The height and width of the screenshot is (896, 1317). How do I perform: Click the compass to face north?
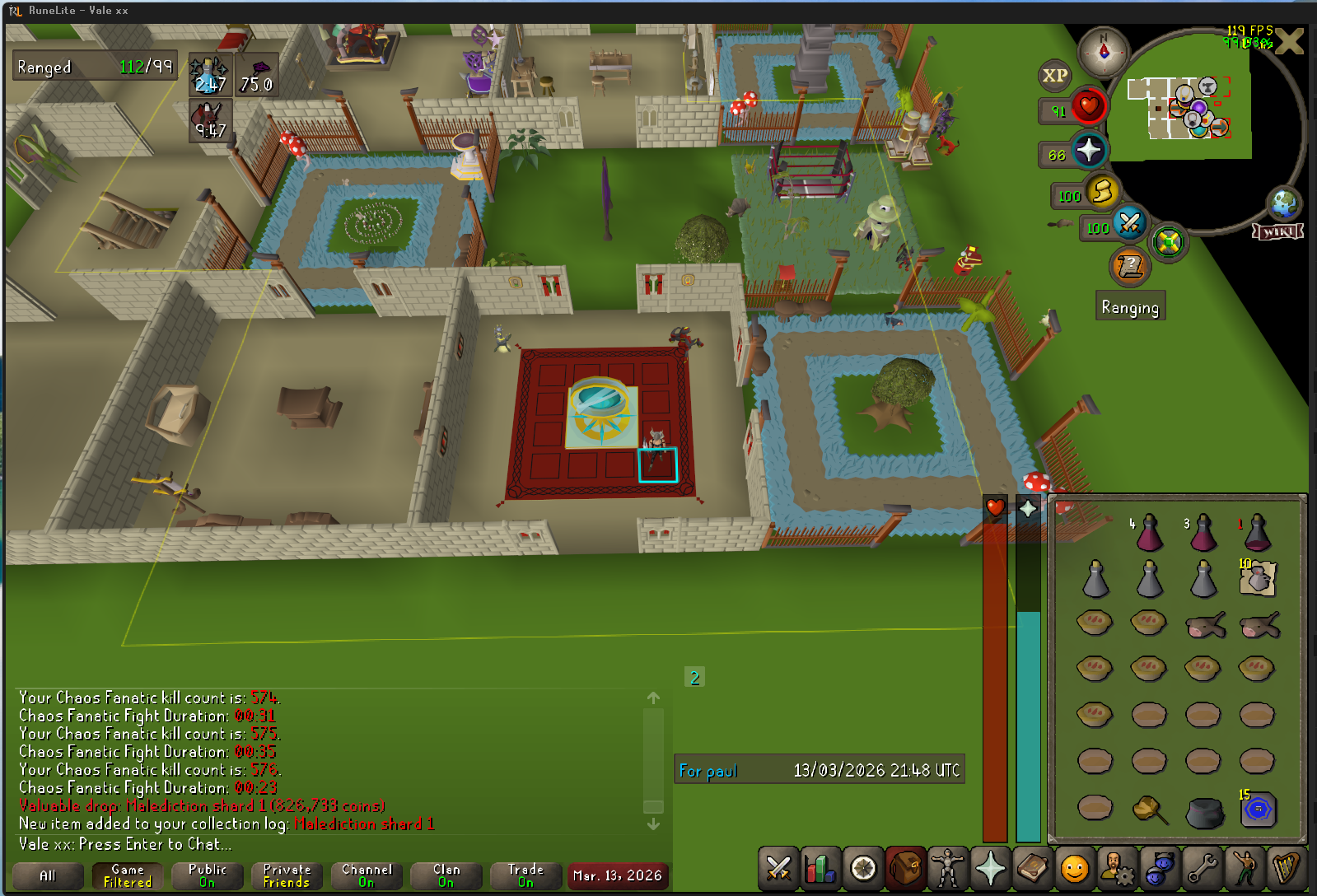(x=1104, y=51)
